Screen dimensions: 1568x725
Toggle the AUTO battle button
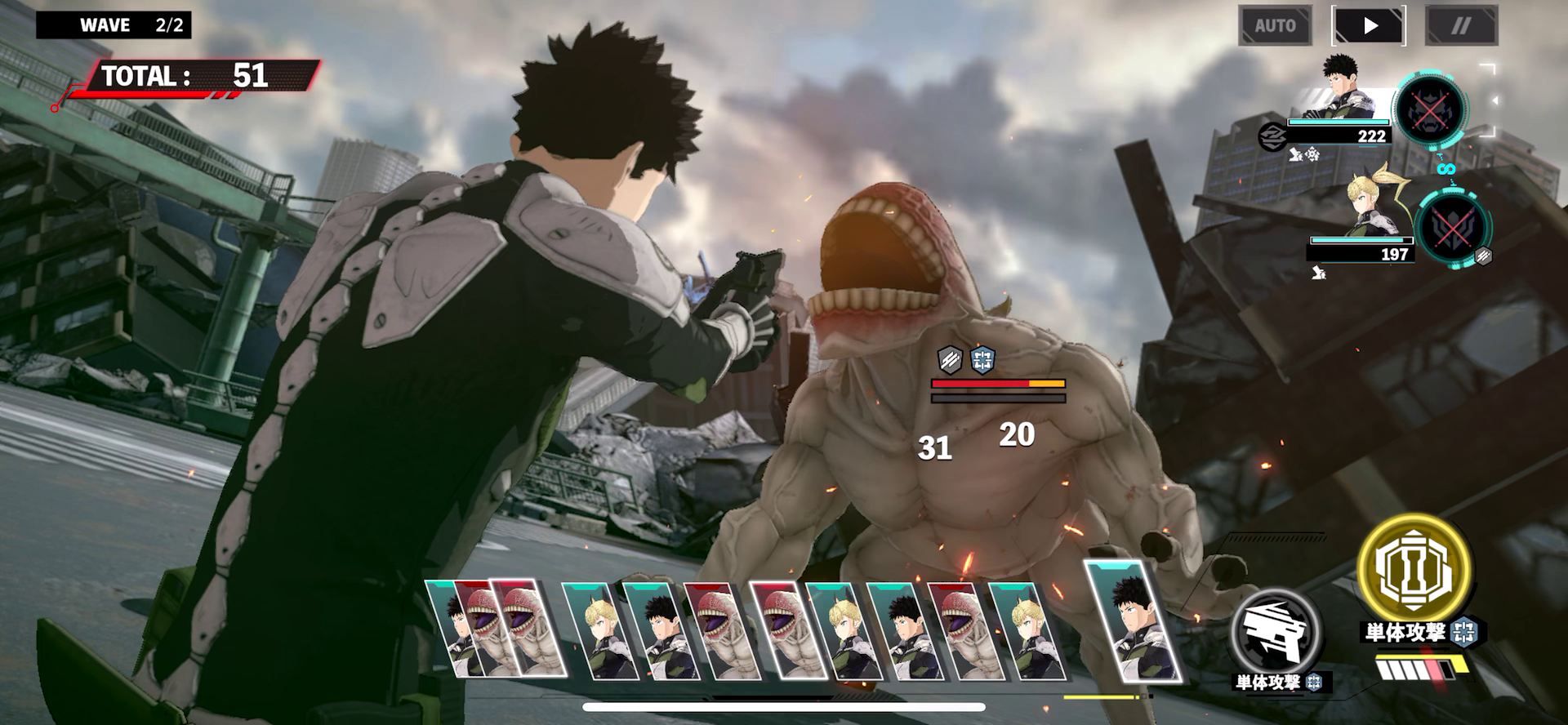pyautogui.click(x=1275, y=26)
